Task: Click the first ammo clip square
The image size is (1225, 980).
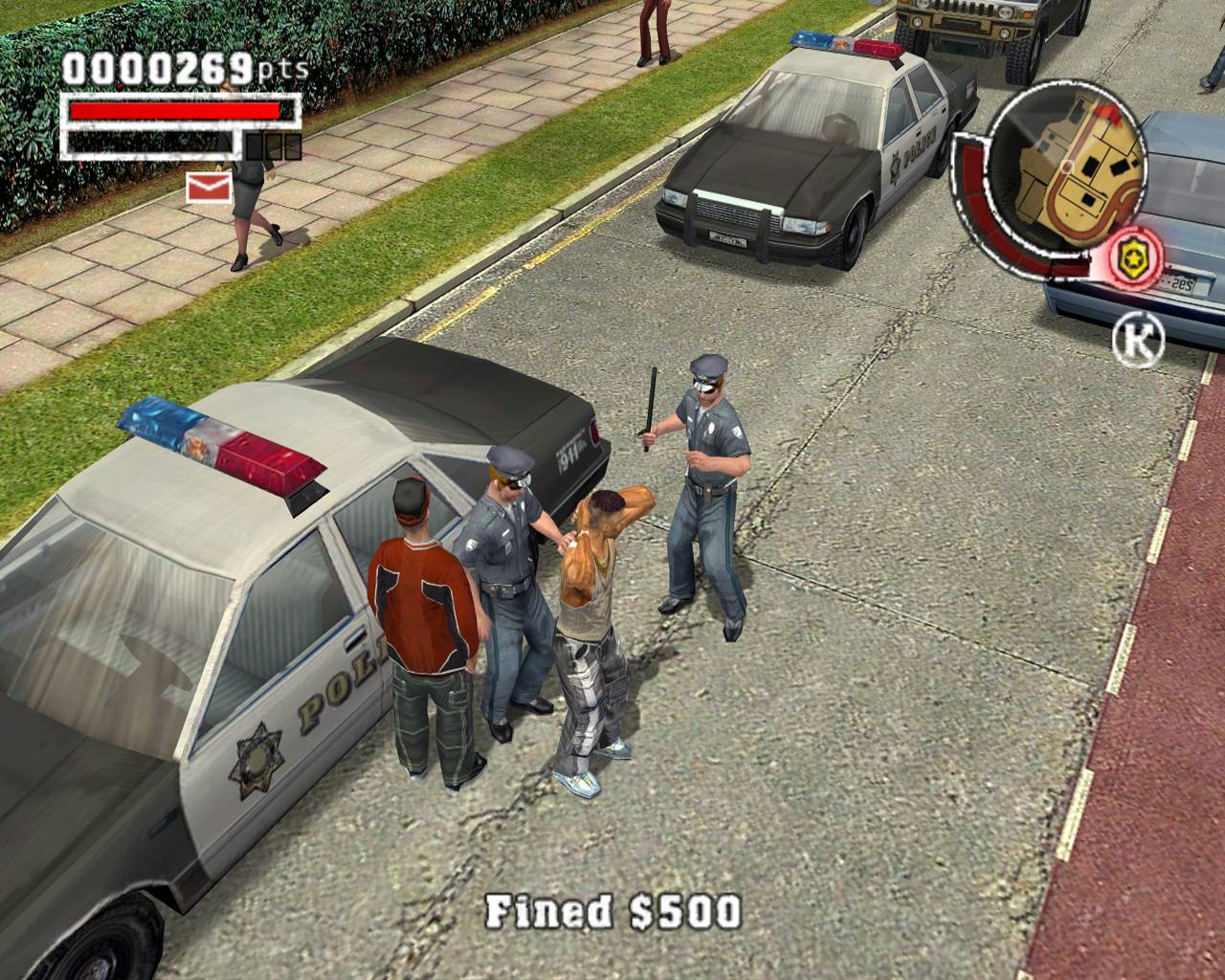Action: [x=253, y=146]
